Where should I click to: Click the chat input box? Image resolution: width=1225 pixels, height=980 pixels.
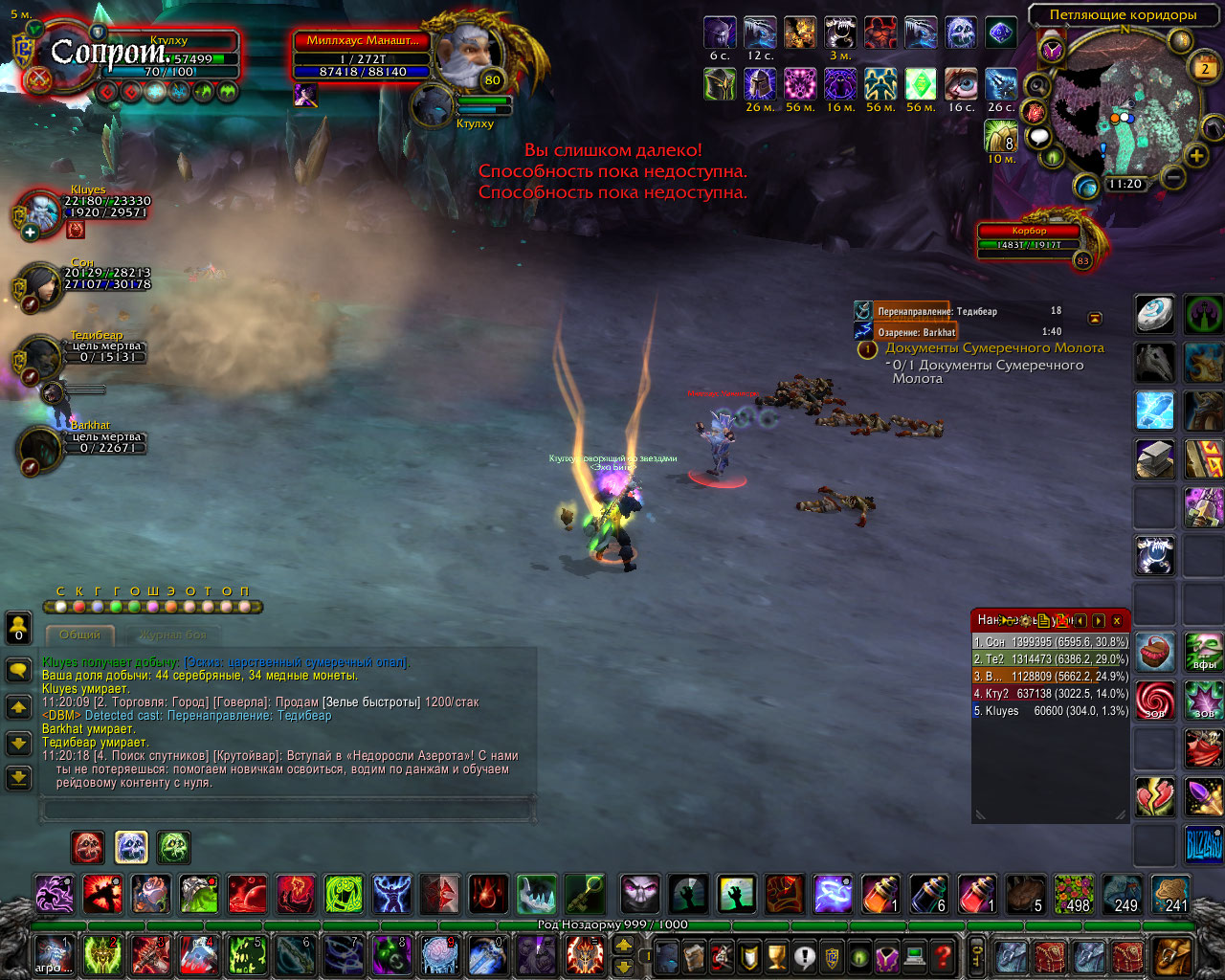(x=287, y=811)
